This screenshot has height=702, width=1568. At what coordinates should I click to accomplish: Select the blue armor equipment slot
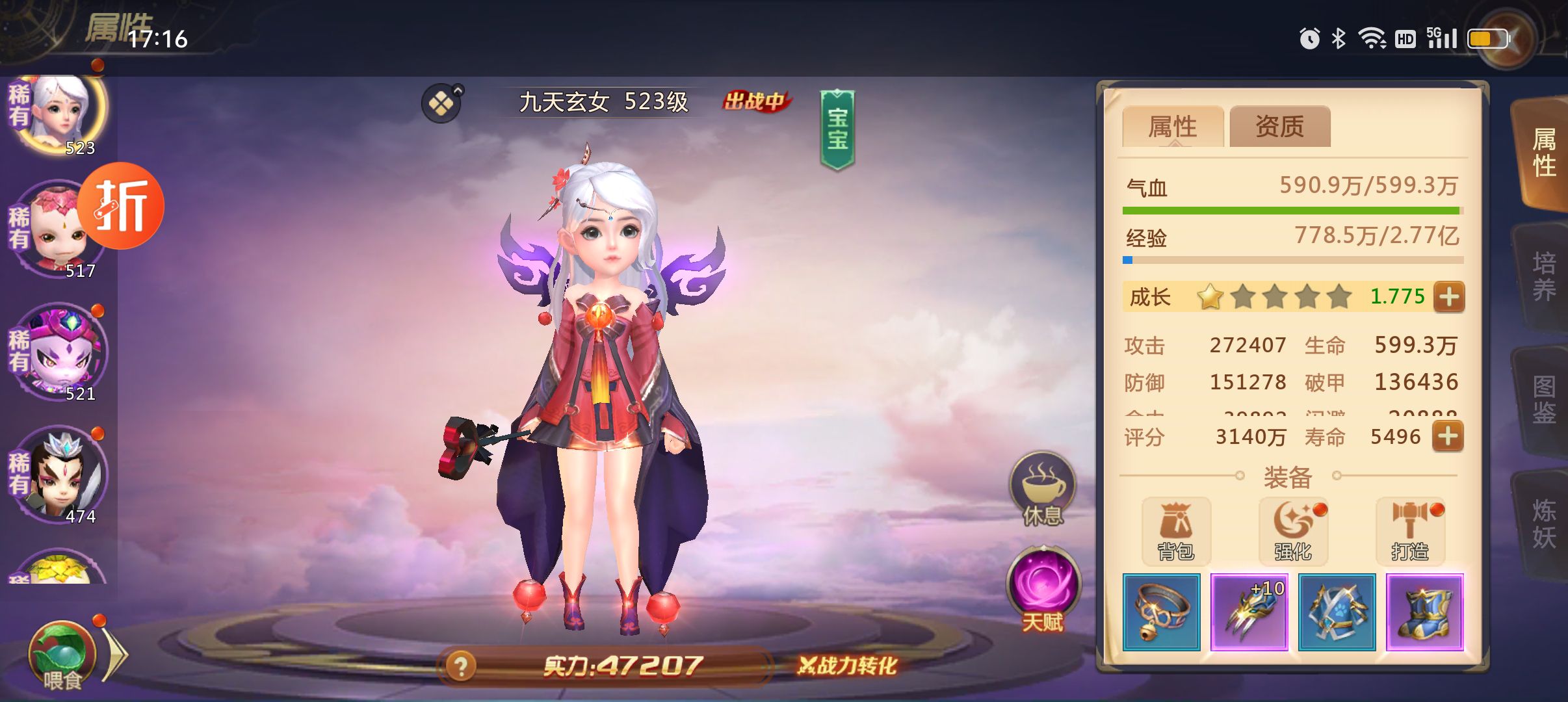1337,612
